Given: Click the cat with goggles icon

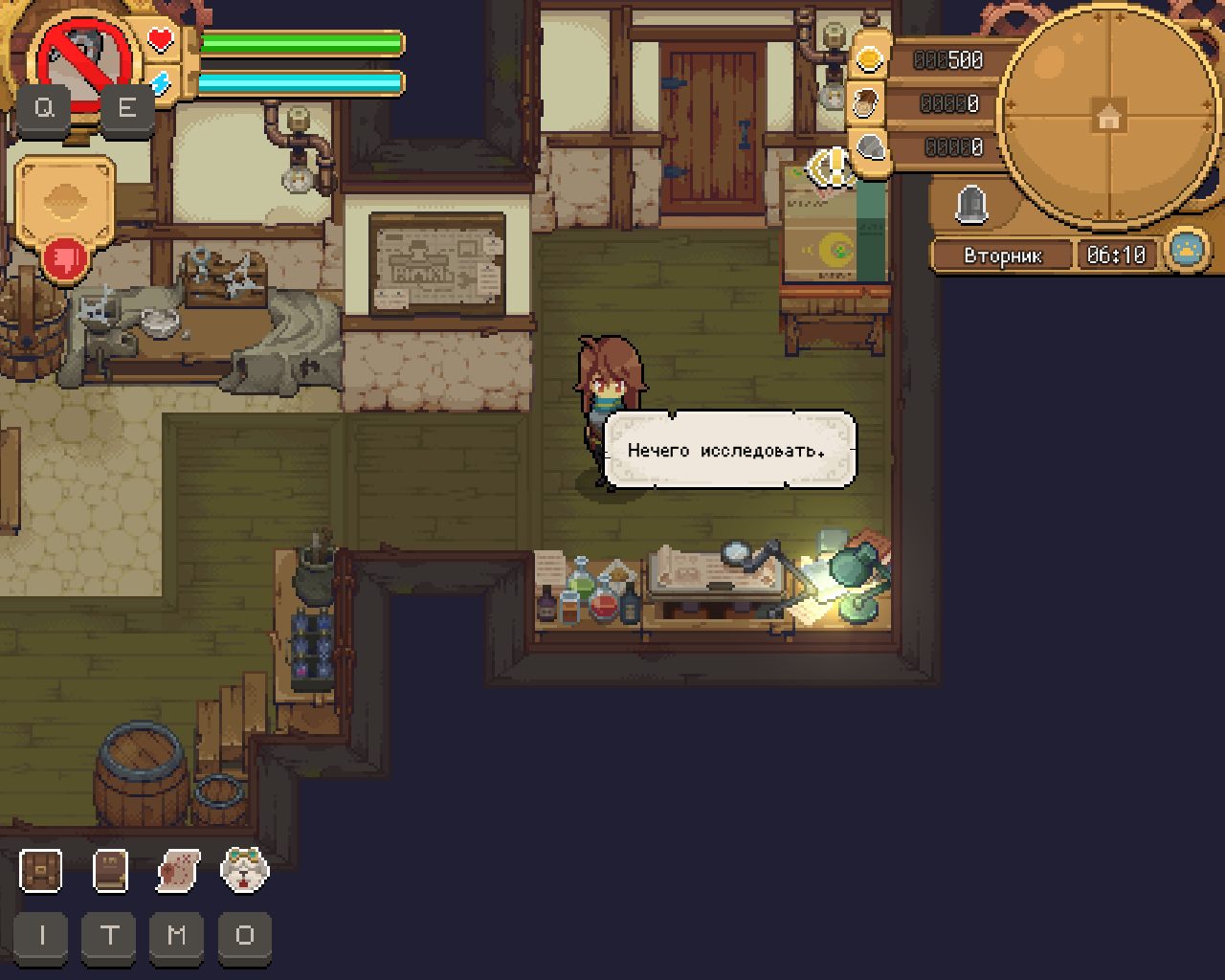Looking at the screenshot, I should coord(245,870).
